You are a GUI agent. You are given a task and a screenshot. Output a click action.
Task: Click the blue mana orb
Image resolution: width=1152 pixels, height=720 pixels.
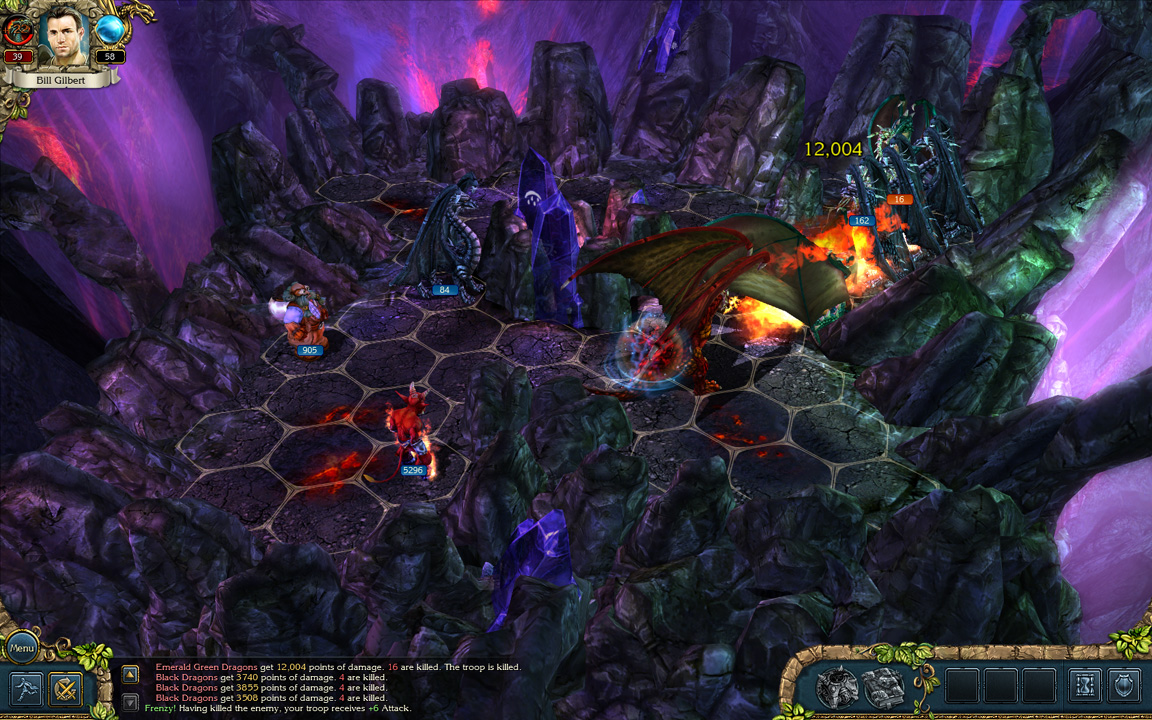point(109,29)
